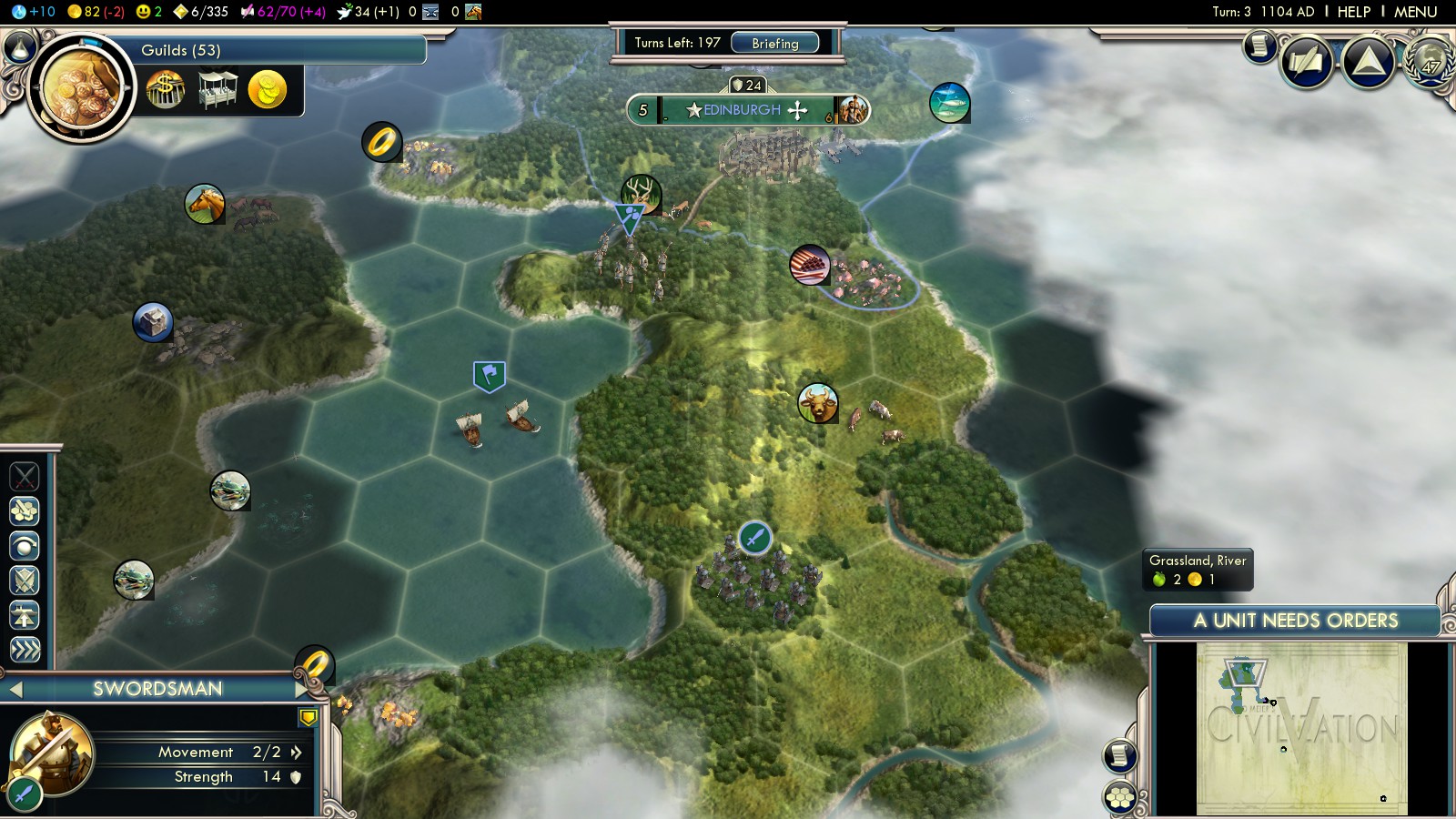Choose the skip turn triple-arrow action

coord(25,649)
